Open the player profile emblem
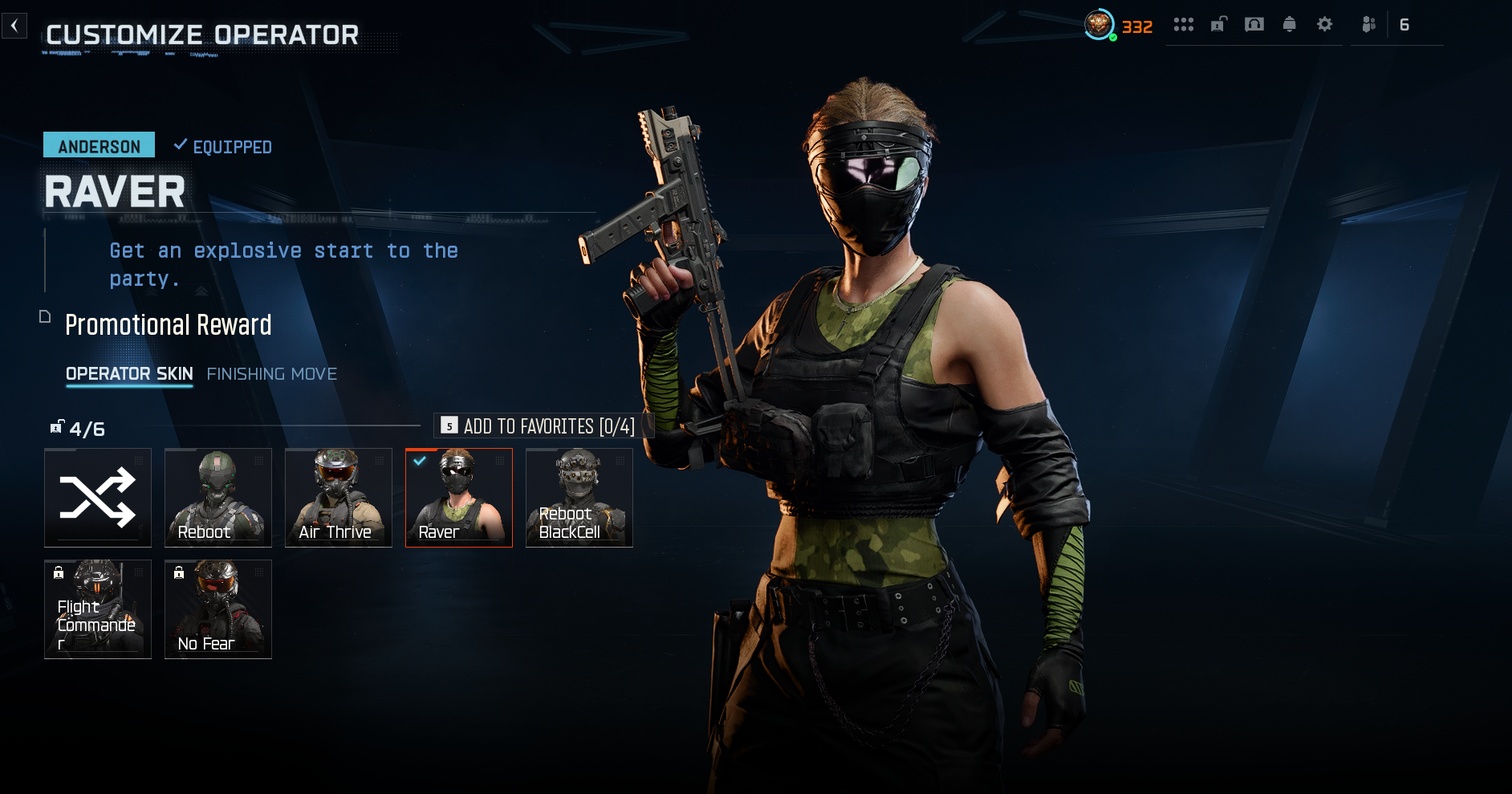Screen dimensions: 1512x794 point(1099,25)
